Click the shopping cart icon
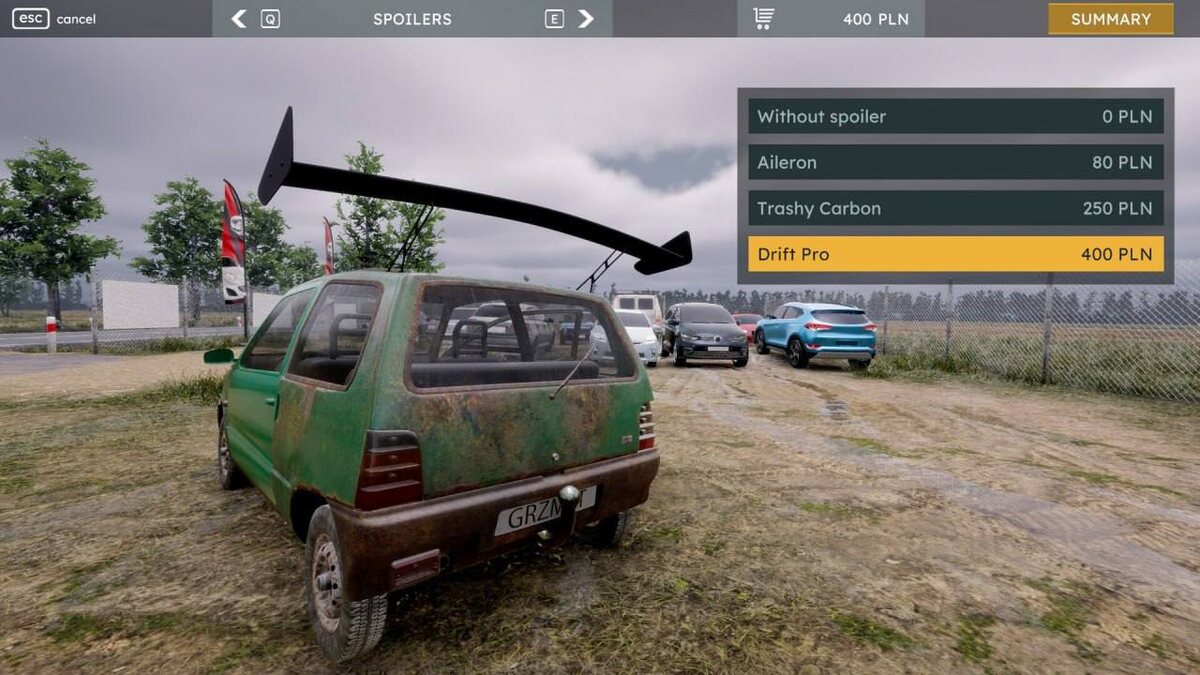Image resolution: width=1200 pixels, height=675 pixels. 764,19
